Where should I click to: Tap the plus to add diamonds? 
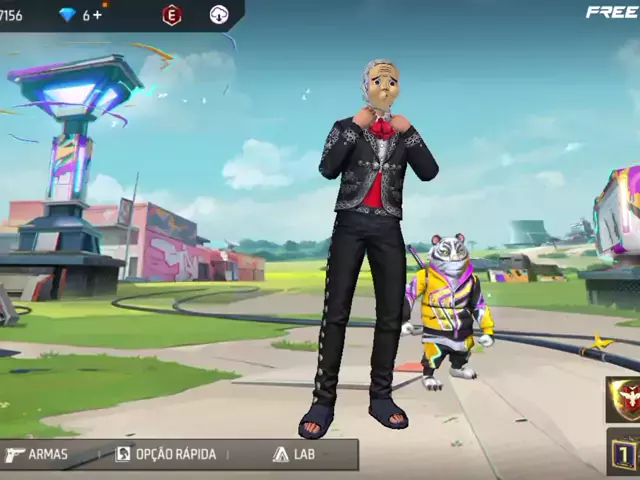(x=98, y=15)
